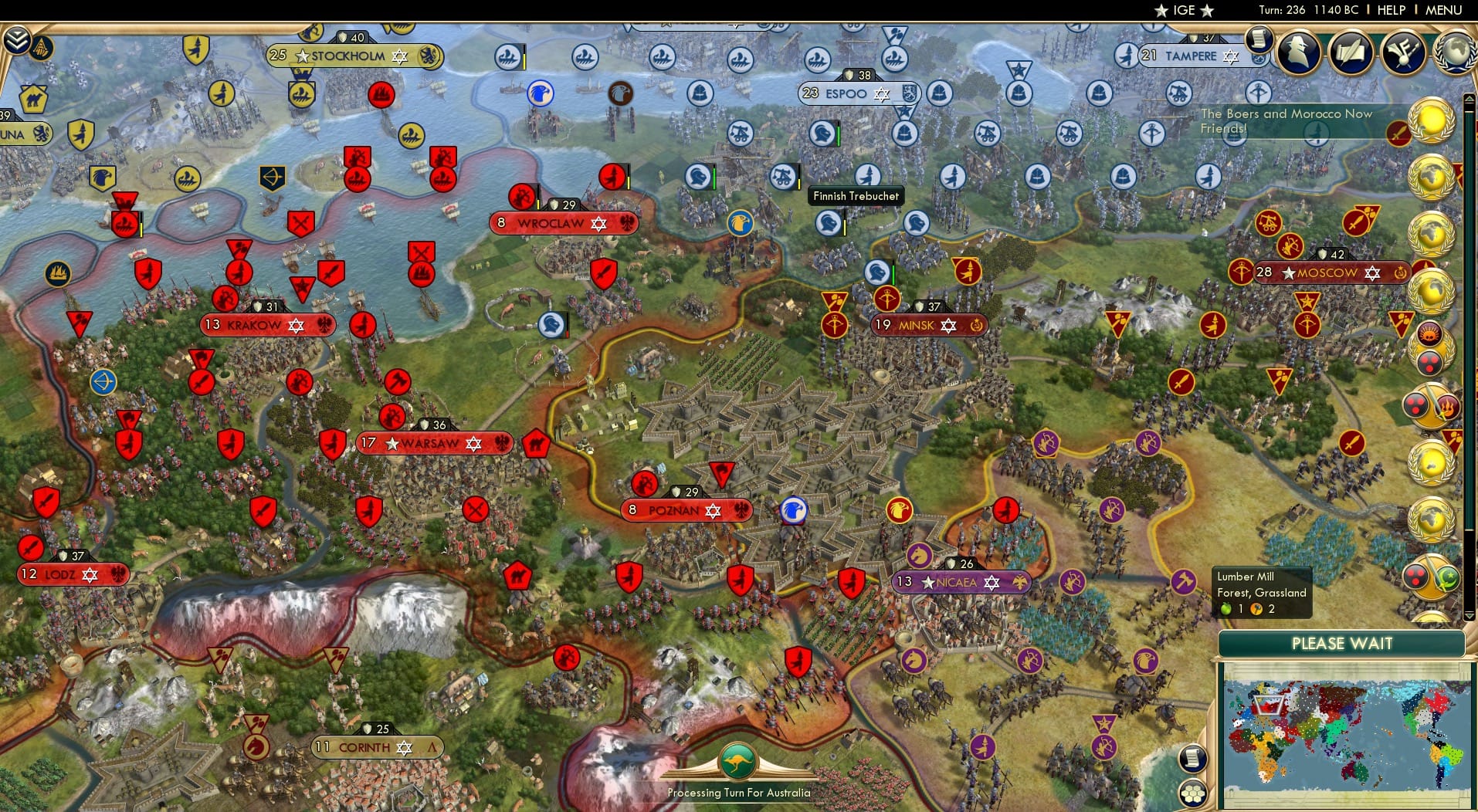
Task: Open the notification log scroll beside the minimap
Action: 1193,759
